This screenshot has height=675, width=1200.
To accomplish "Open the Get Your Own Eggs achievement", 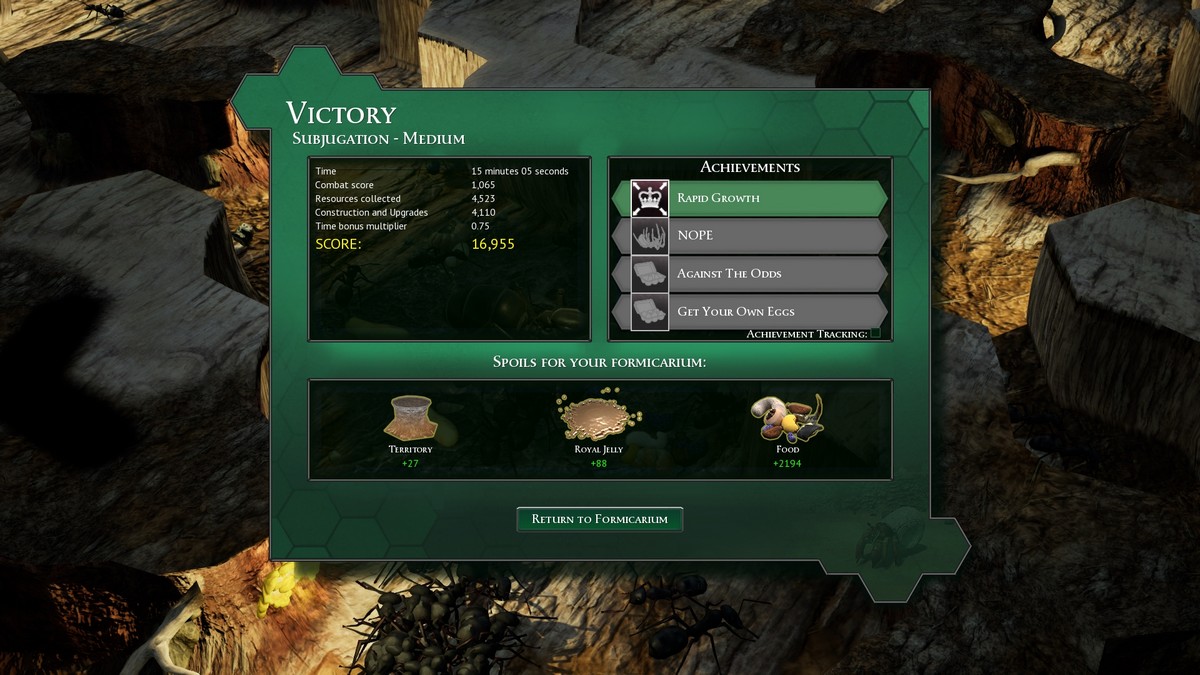I will pyautogui.click(x=750, y=312).
